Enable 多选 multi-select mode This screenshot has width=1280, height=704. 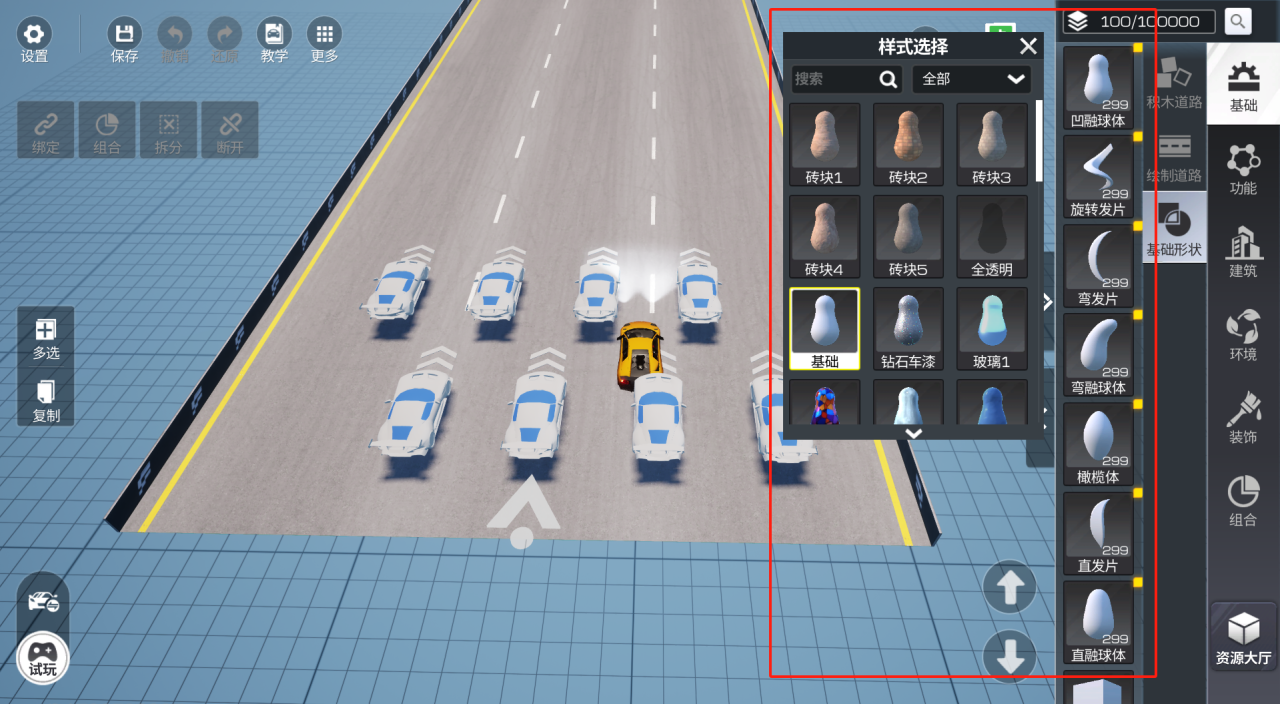point(46,338)
